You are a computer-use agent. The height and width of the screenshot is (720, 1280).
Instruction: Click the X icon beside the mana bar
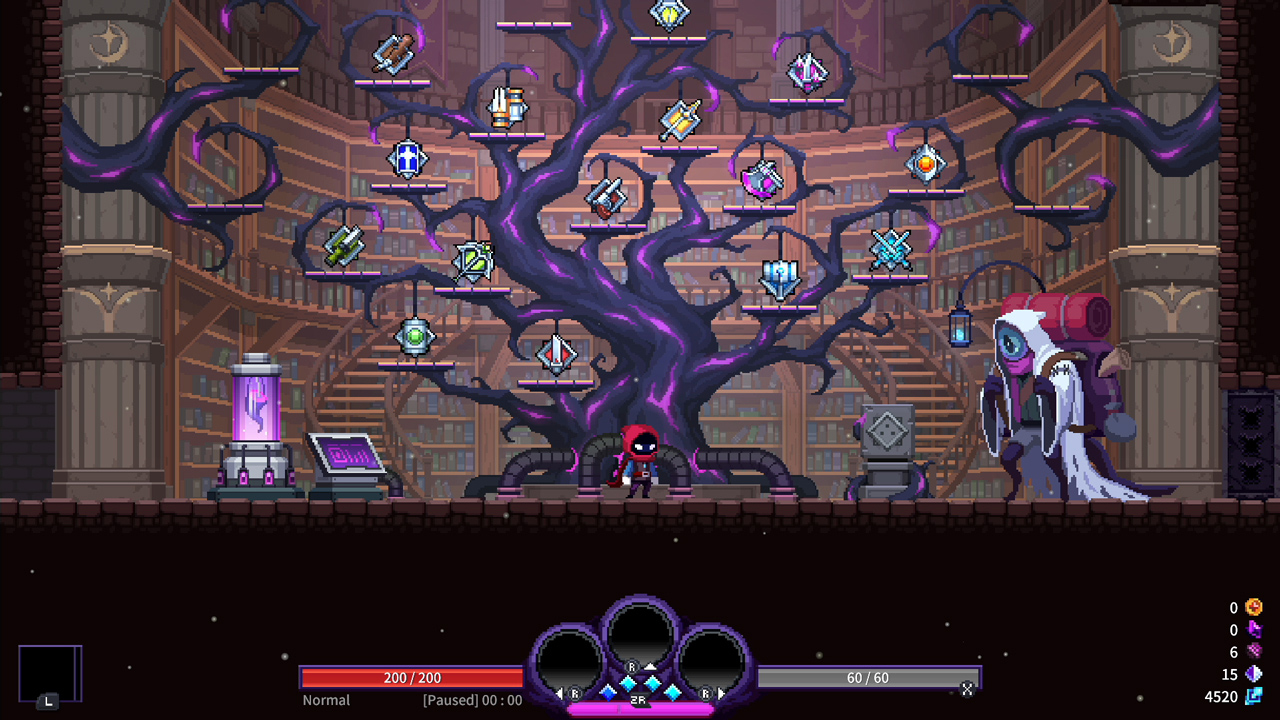[966, 689]
